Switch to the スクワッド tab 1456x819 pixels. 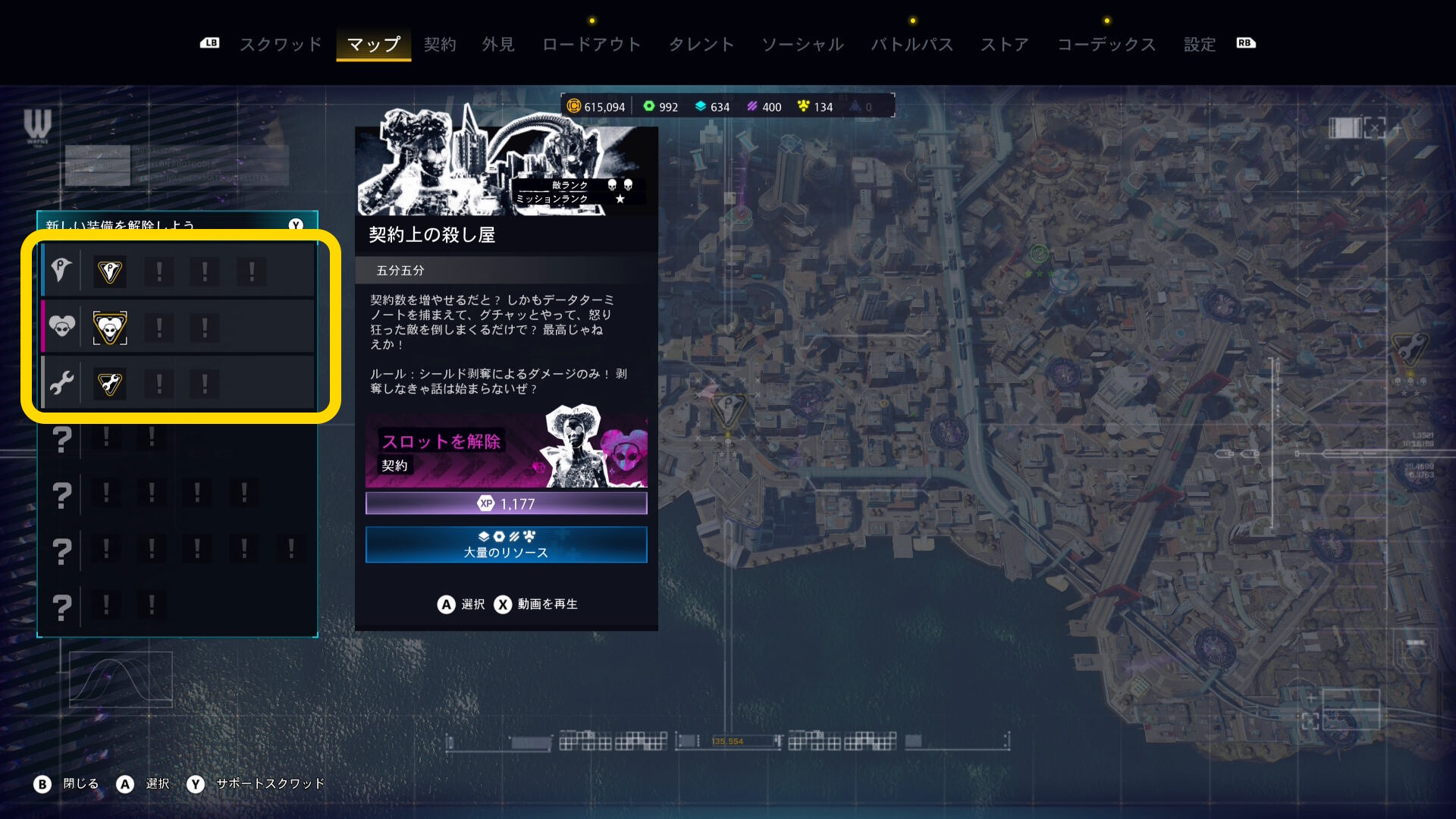point(281,44)
